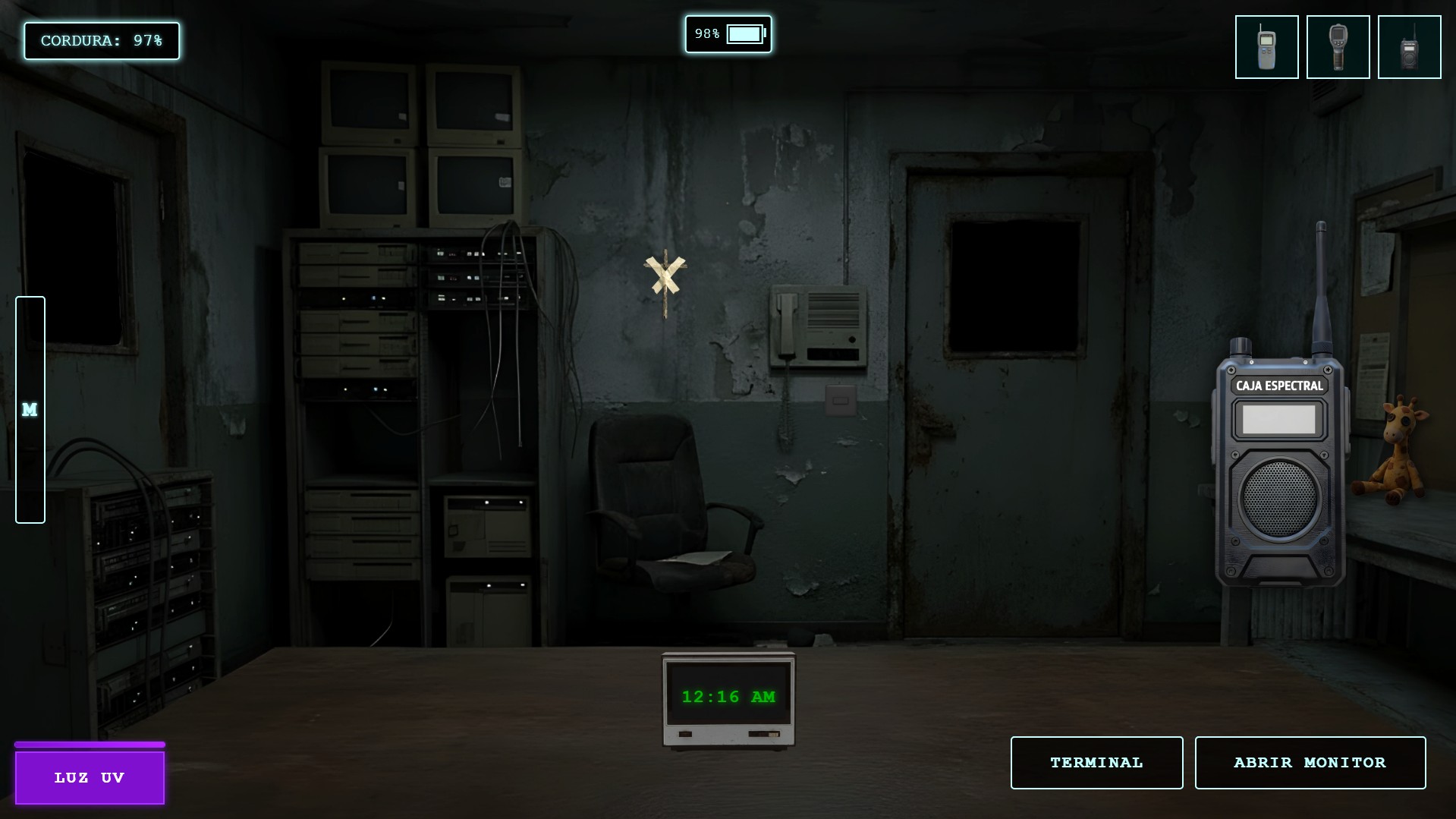Use the large Caja Espectral device
Viewport: 1456px width, 819px height.
[x=1279, y=471]
